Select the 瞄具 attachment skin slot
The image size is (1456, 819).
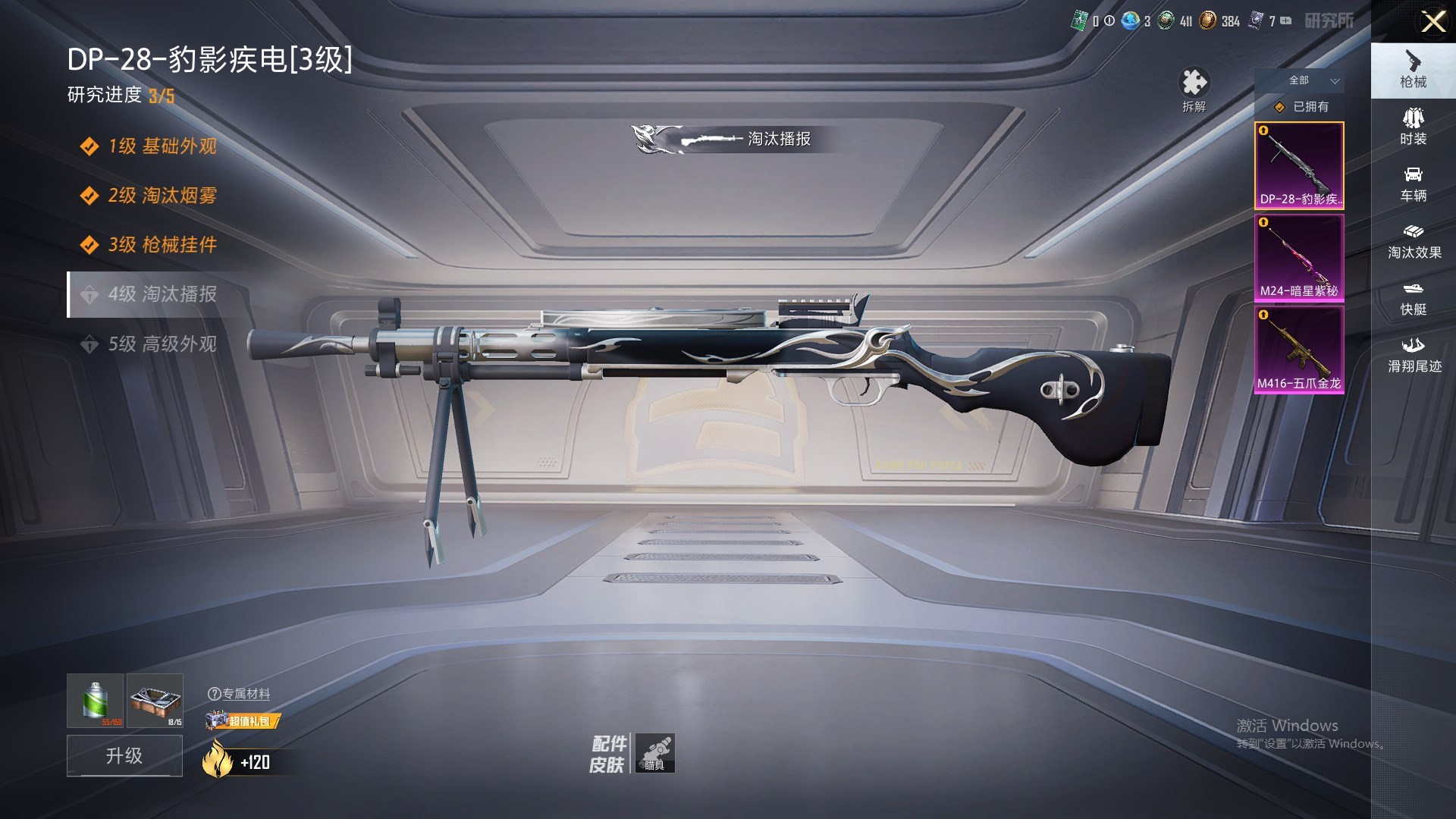[654, 753]
